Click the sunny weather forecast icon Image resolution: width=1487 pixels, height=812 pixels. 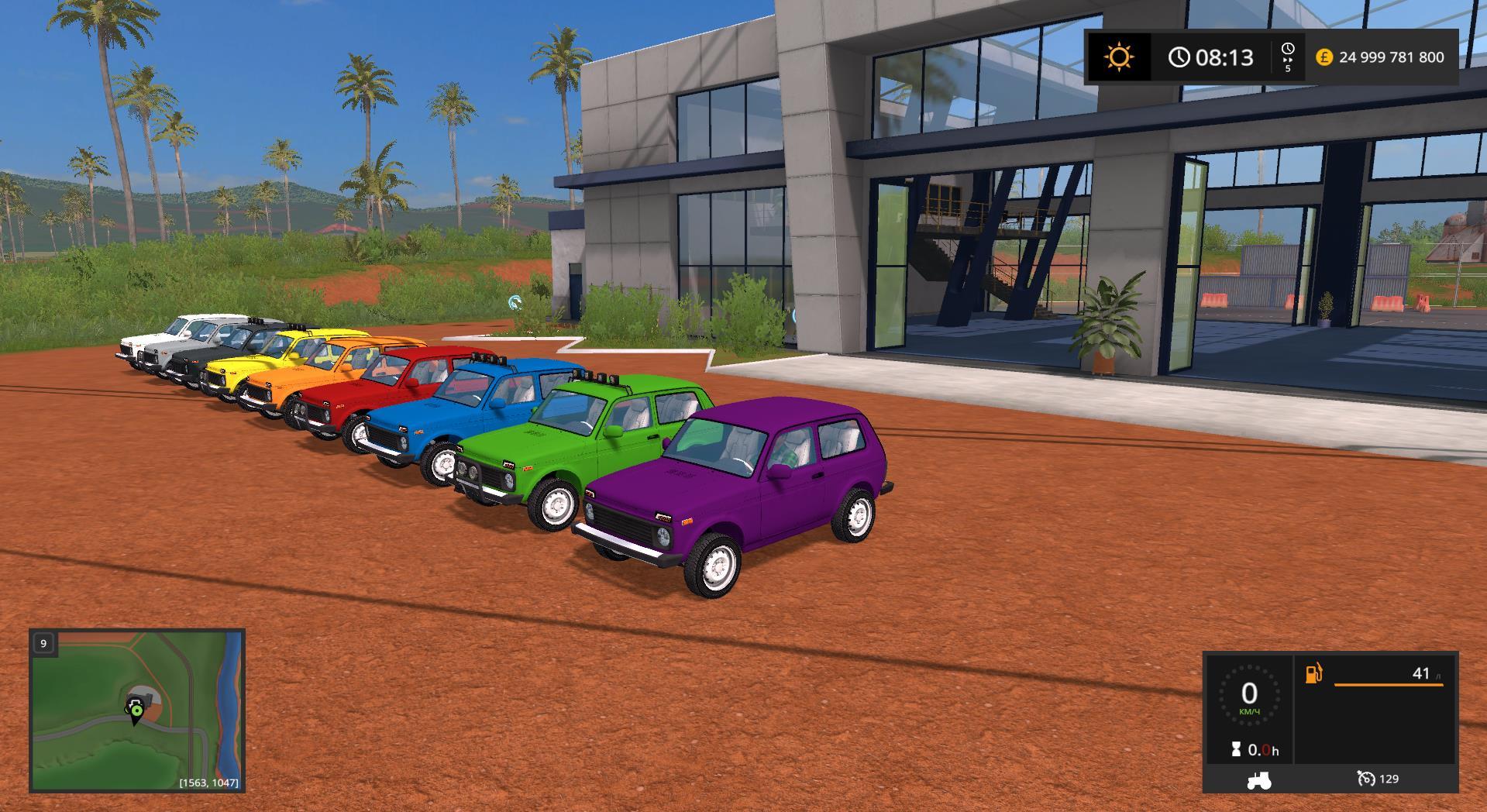tap(1119, 57)
